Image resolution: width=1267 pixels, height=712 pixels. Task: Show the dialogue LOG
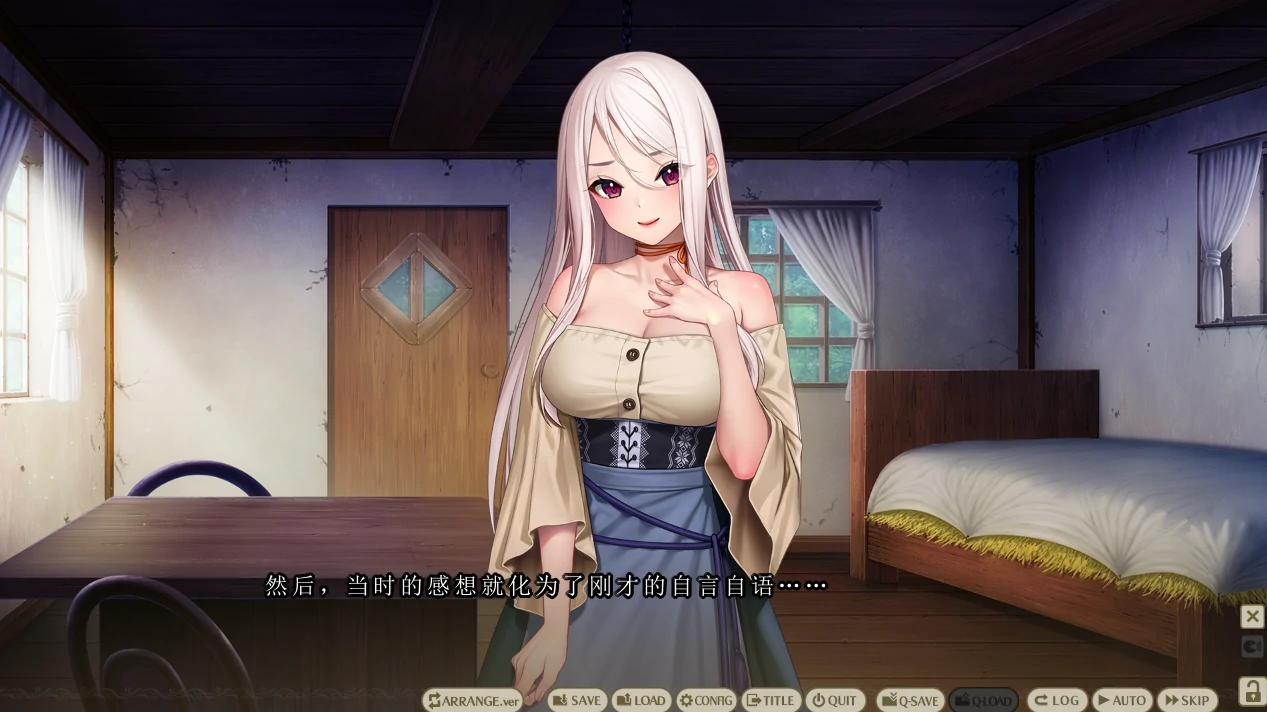[1055, 700]
